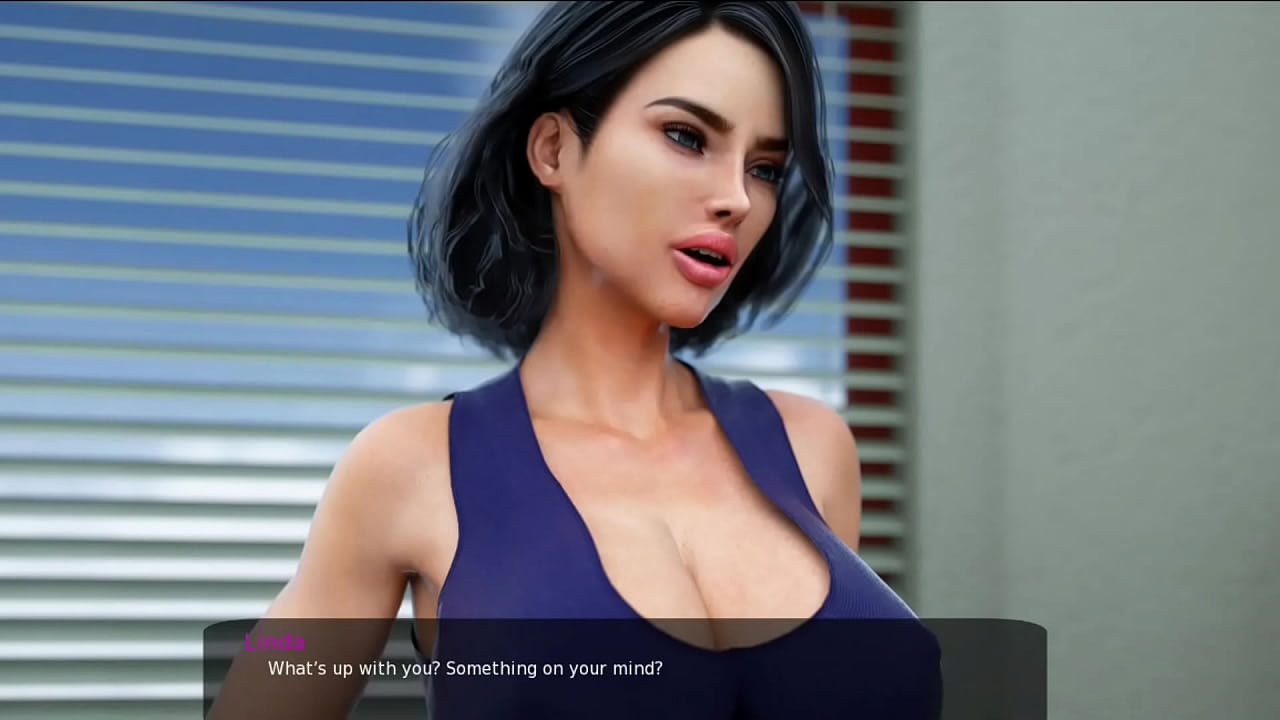Click the center of the screen to proceed
This screenshot has height=720, width=1280.
[640, 360]
